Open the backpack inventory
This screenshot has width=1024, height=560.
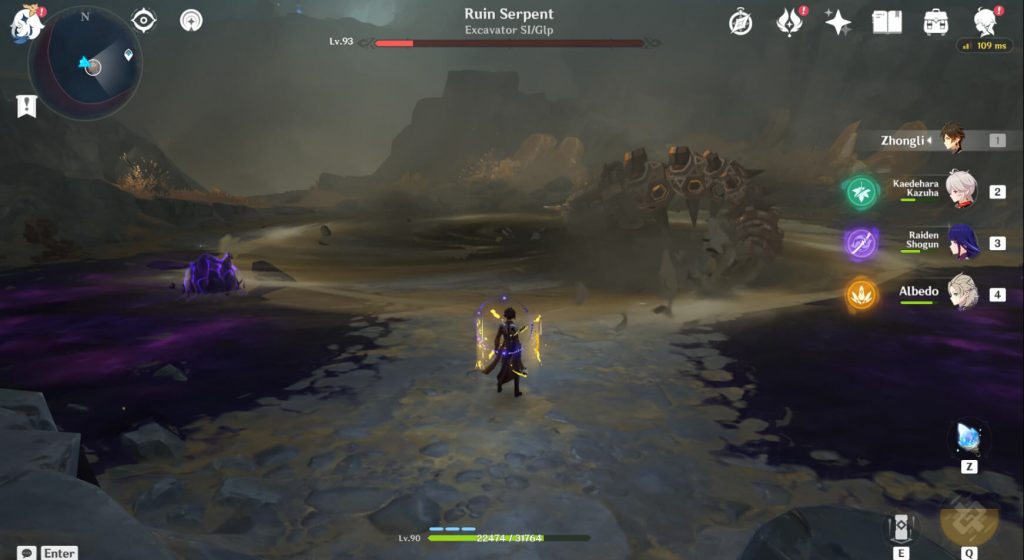point(936,22)
